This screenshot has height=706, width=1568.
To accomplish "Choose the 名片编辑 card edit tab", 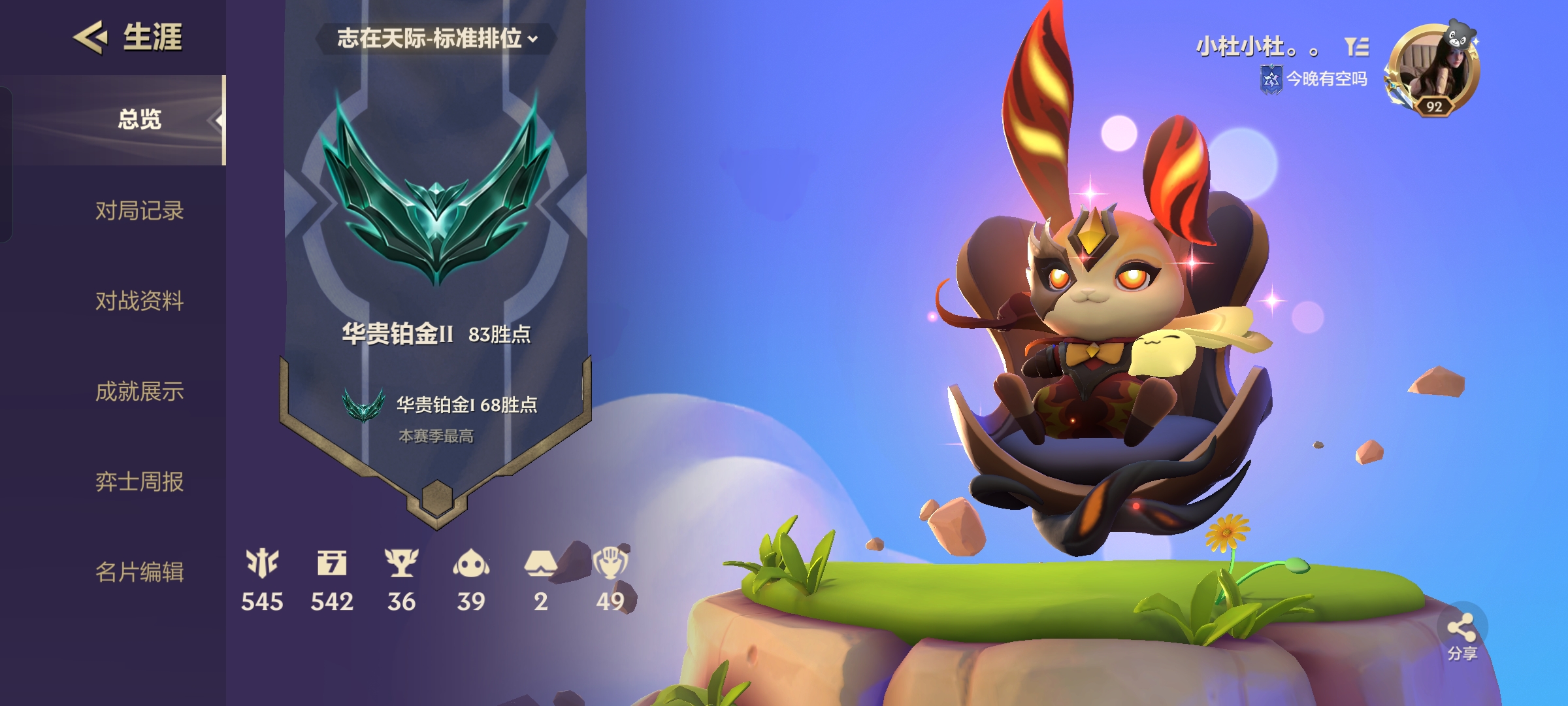I will point(139,572).
